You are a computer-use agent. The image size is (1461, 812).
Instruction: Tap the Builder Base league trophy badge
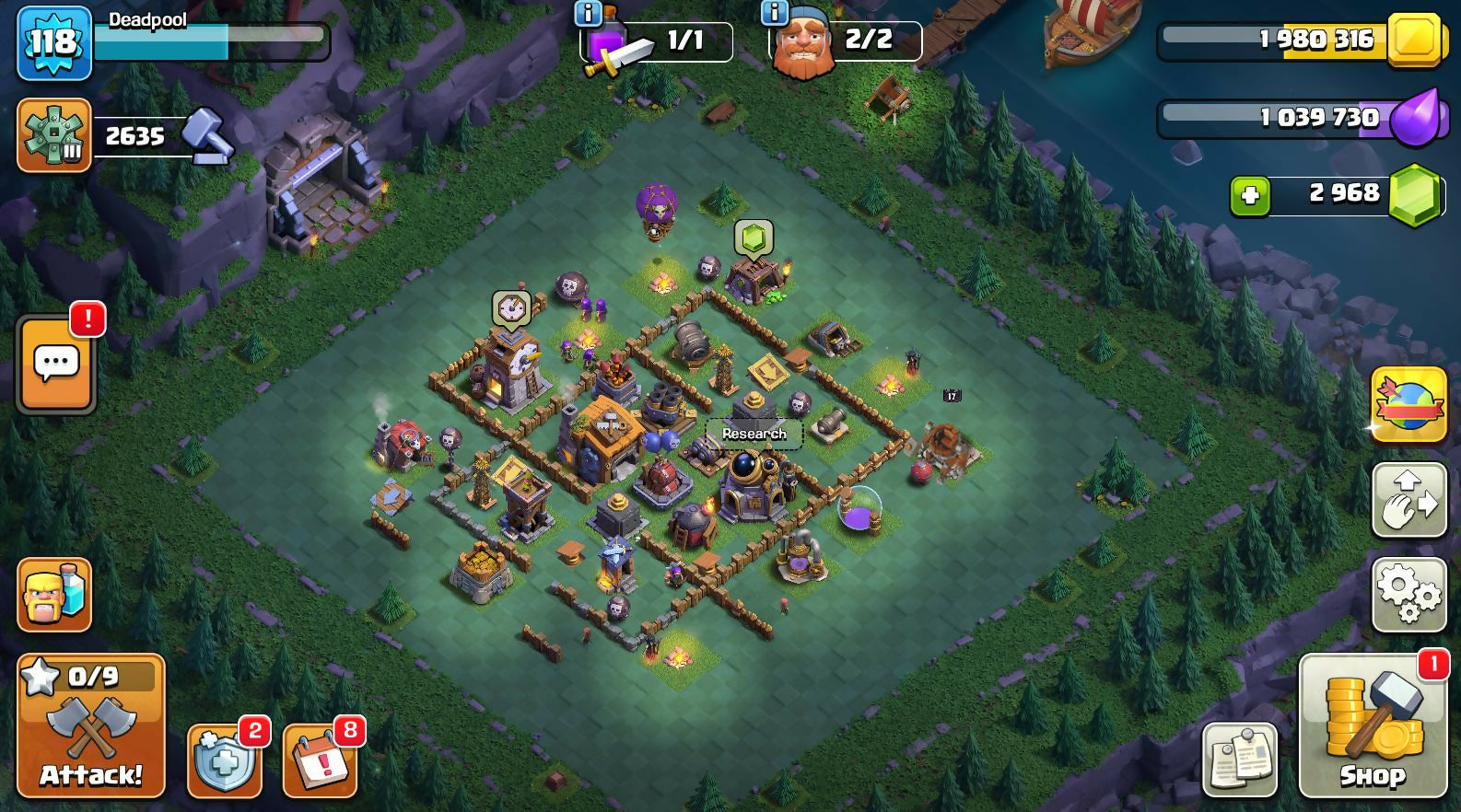(x=53, y=136)
